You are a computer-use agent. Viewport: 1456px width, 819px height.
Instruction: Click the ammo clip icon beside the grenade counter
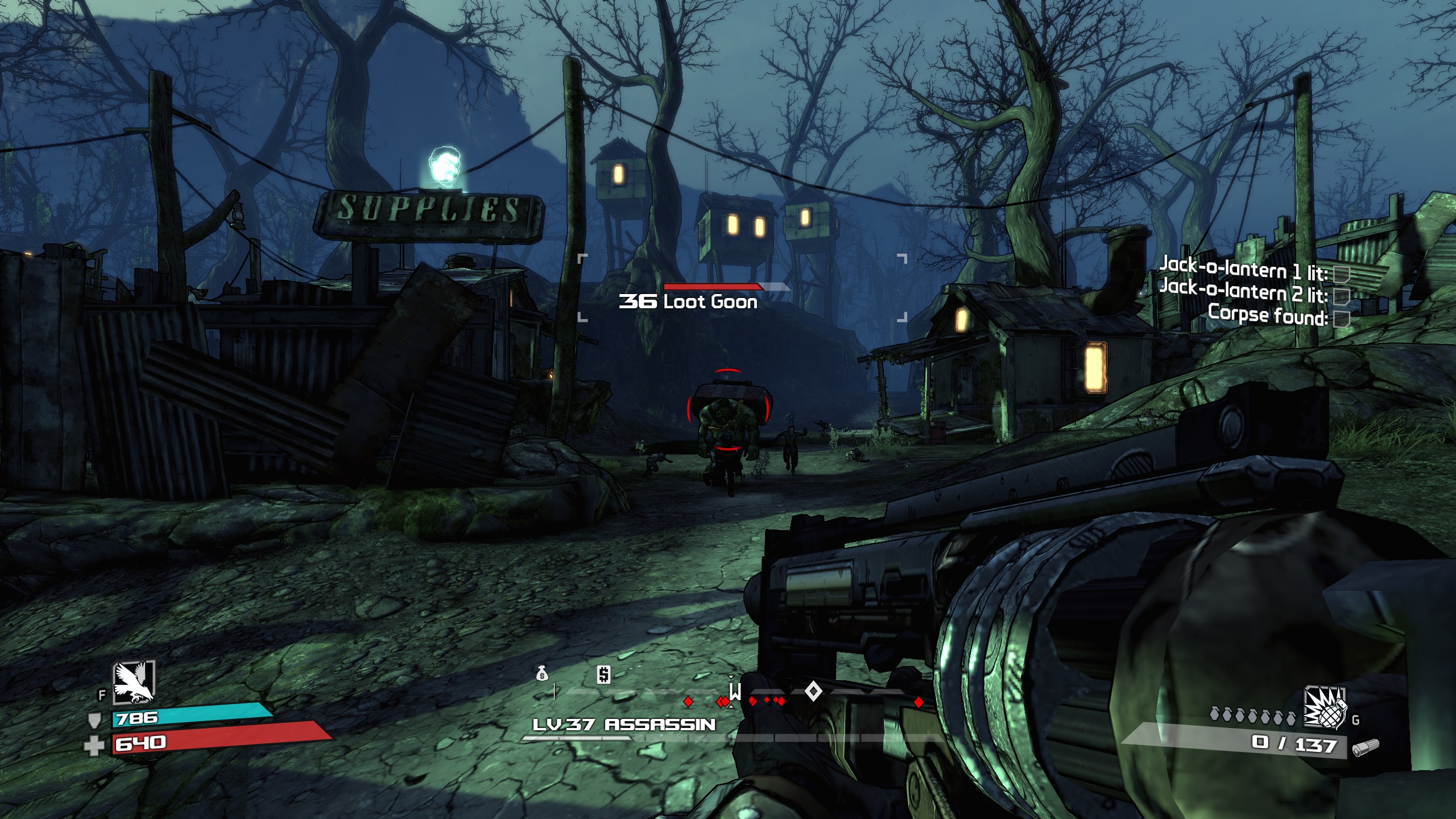tap(1367, 750)
